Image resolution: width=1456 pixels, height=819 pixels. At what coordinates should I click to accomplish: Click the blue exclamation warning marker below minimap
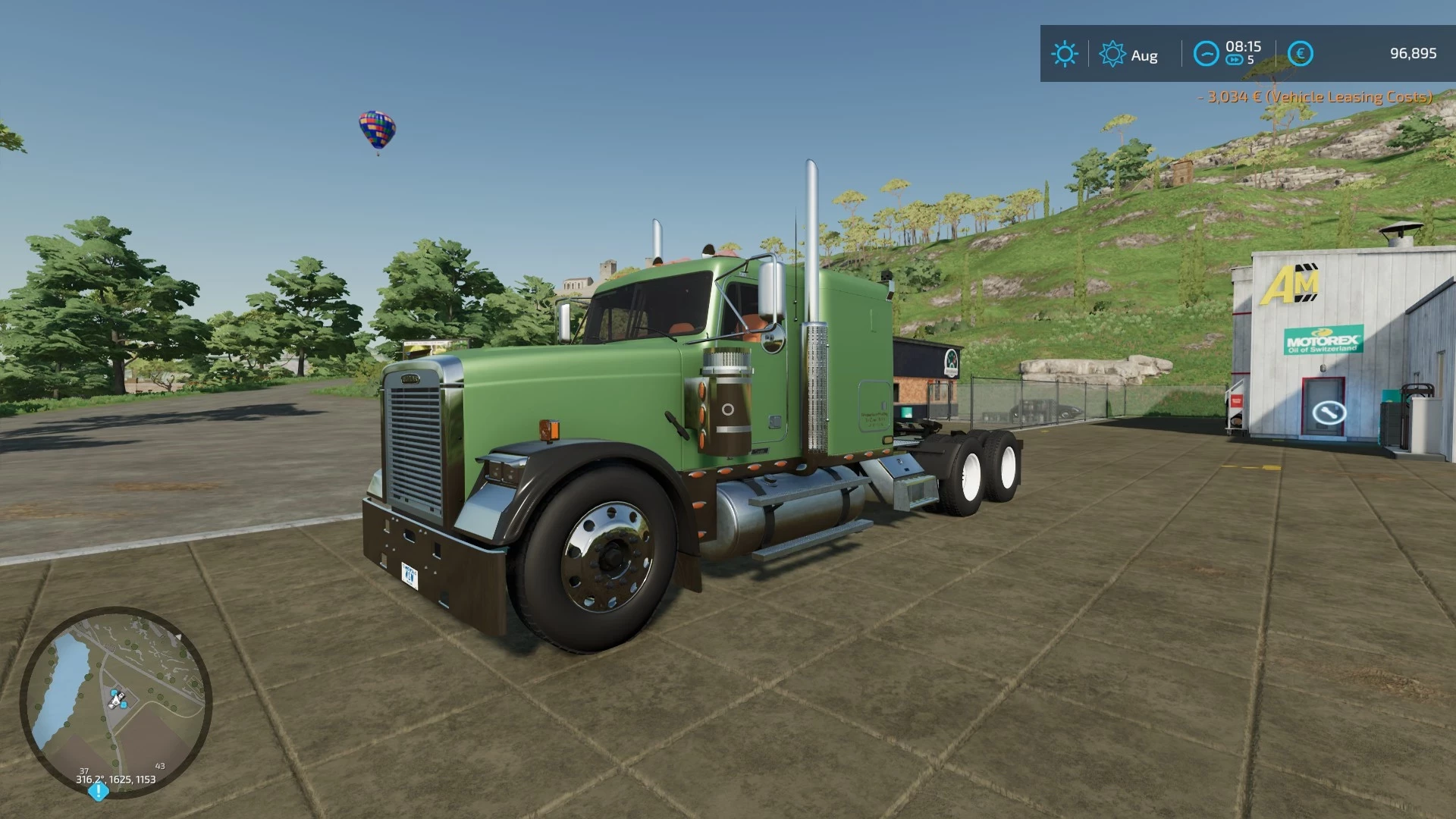pos(98,791)
